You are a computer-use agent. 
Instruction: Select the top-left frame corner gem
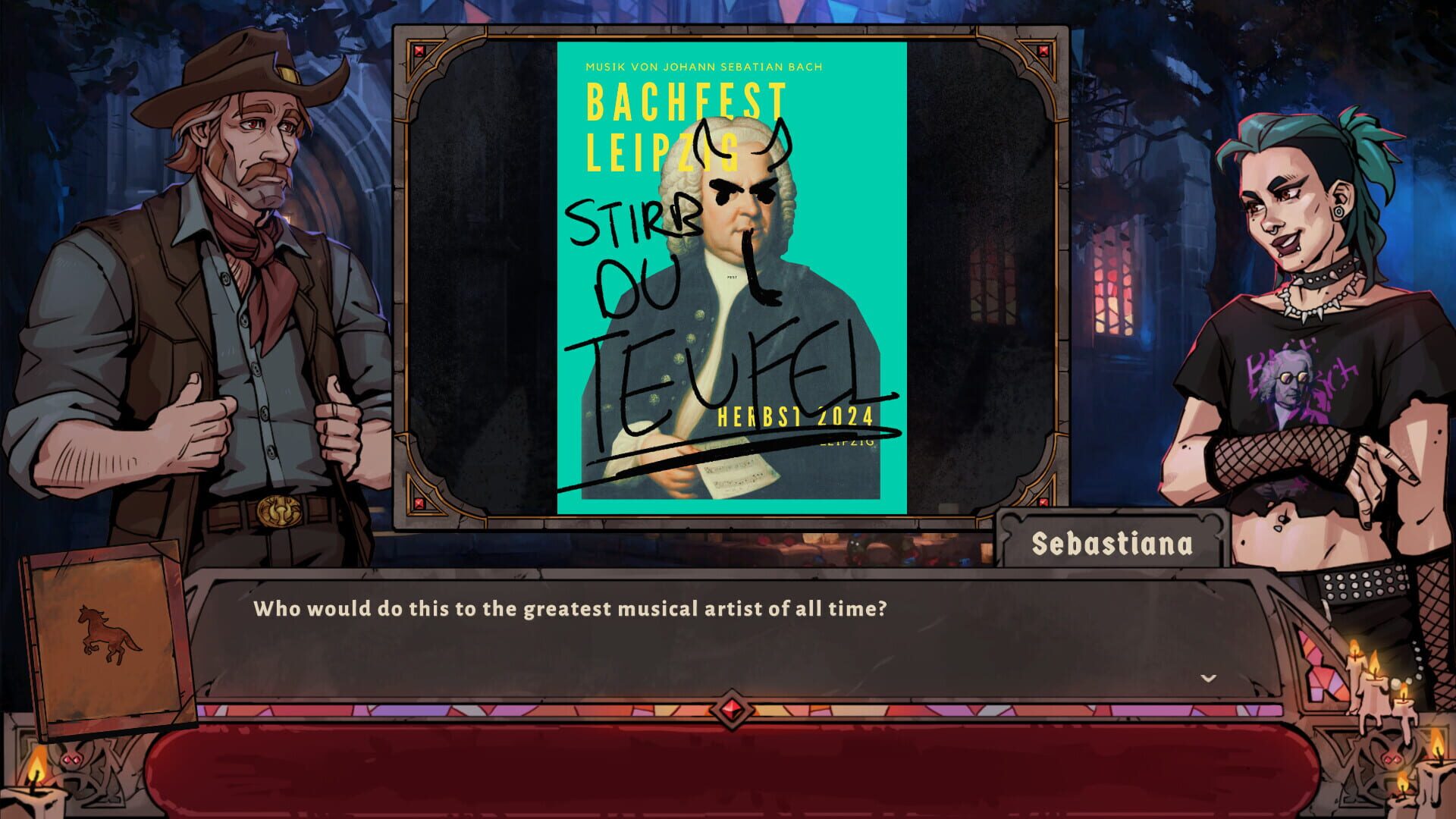pos(418,52)
